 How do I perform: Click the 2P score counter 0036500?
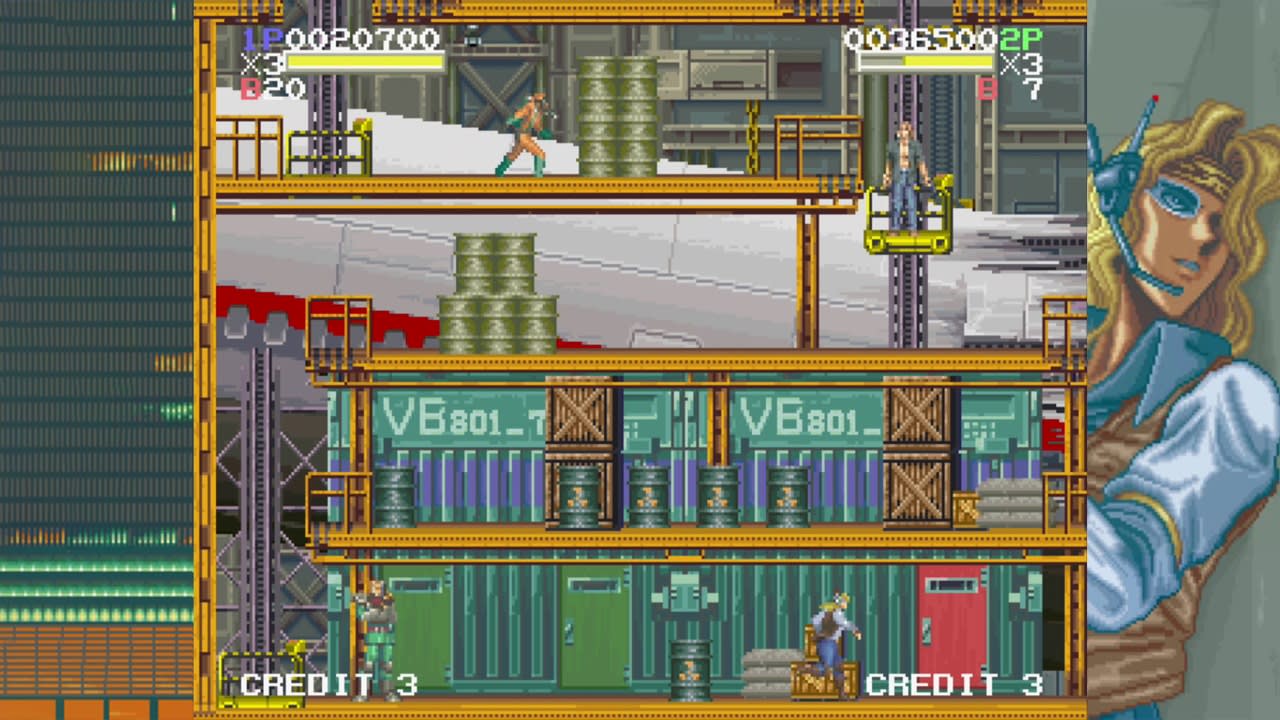(920, 42)
